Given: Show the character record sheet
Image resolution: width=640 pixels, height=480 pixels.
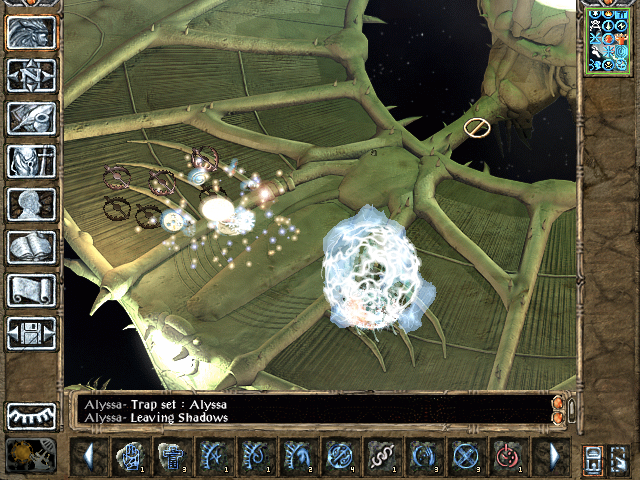Looking at the screenshot, I should point(31,204).
